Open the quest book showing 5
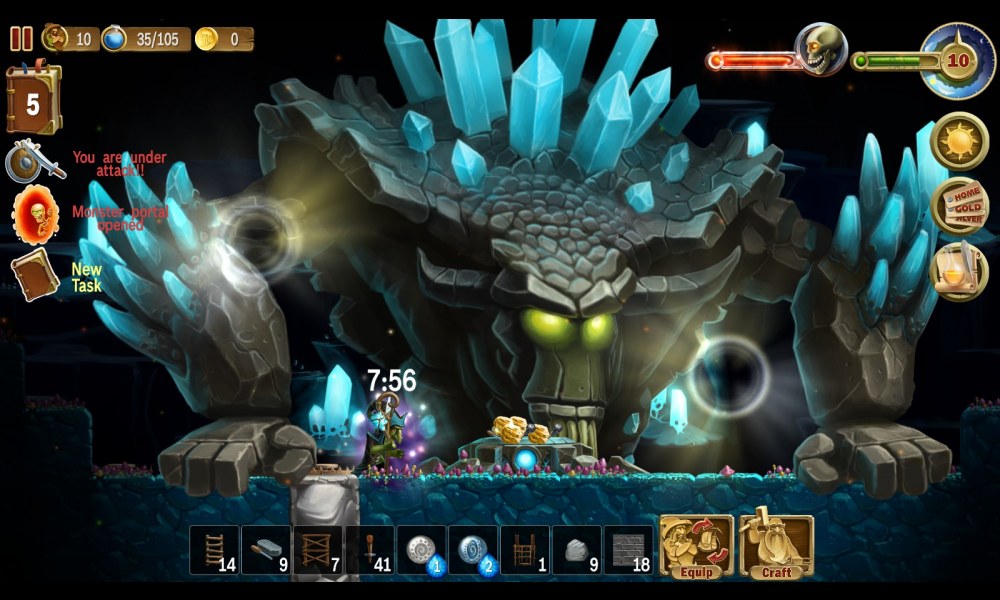Viewport: 1000px width, 600px height. click(x=34, y=100)
